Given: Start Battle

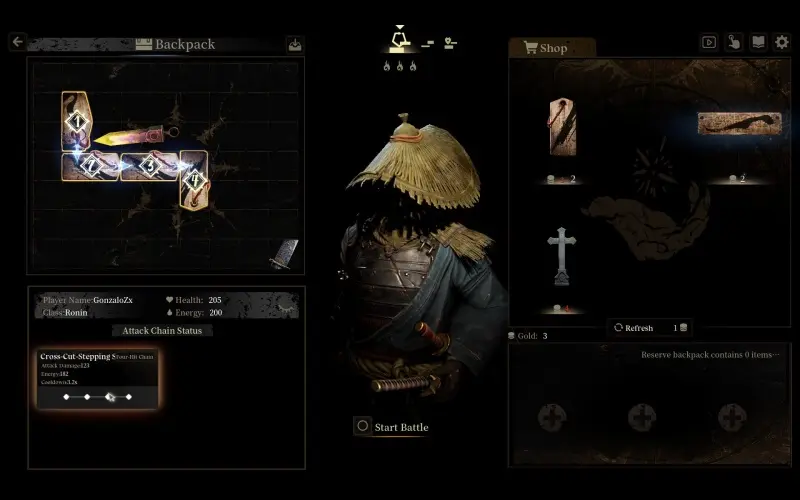Looking at the screenshot, I should coord(392,427).
